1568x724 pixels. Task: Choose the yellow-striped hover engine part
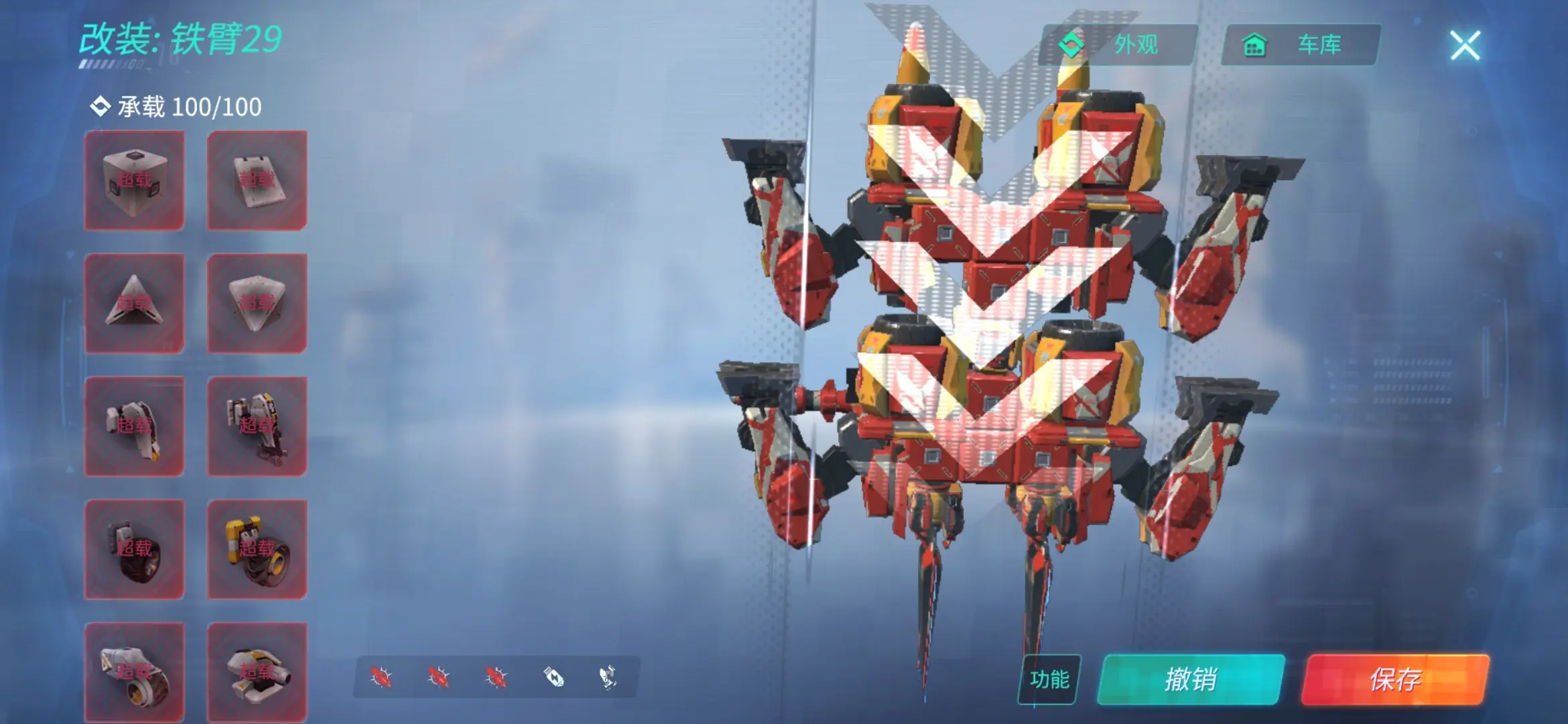pyautogui.click(x=257, y=672)
